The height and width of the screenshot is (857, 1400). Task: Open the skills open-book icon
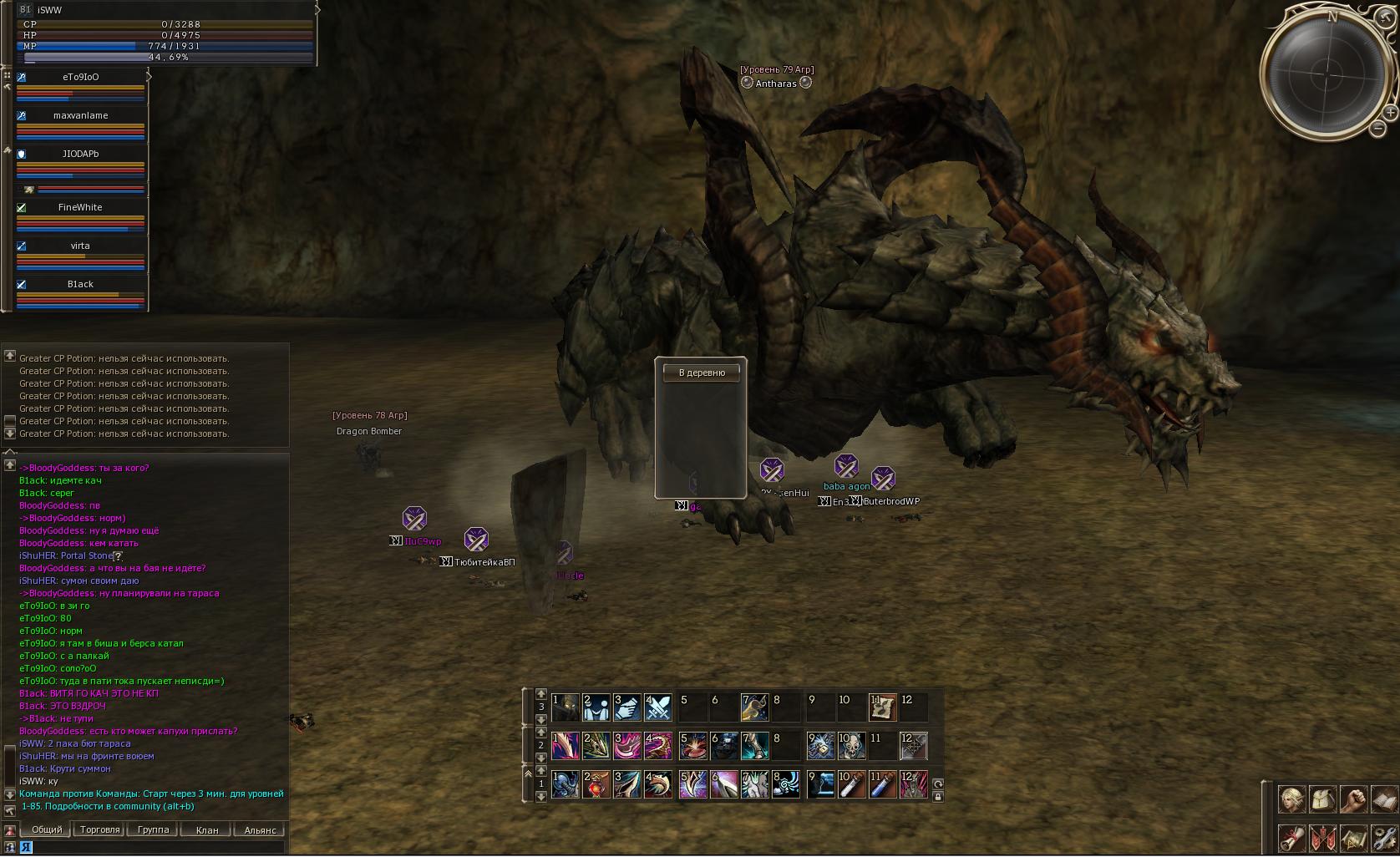[x=1384, y=799]
